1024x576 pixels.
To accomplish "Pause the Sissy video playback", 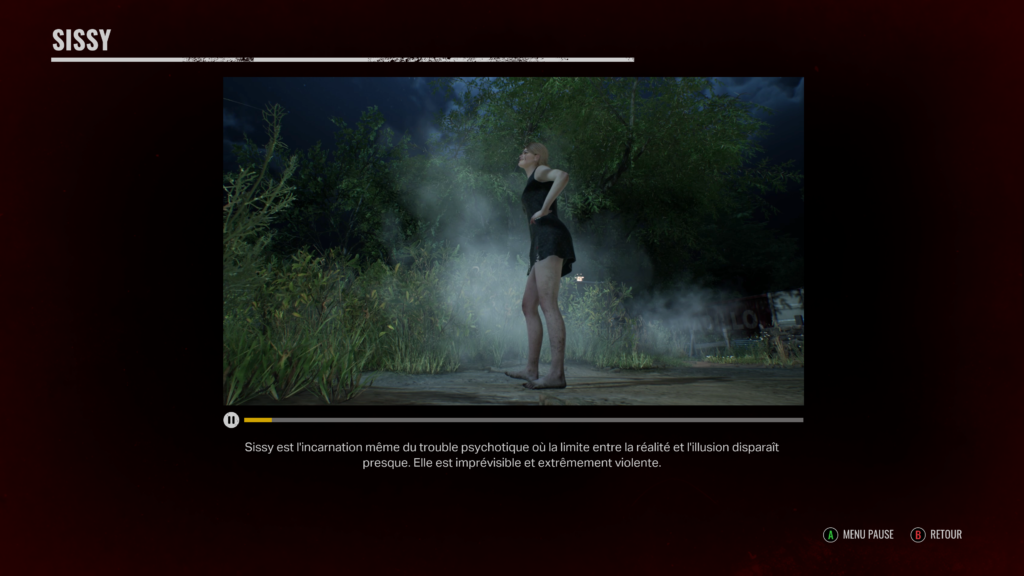I will 231,420.
